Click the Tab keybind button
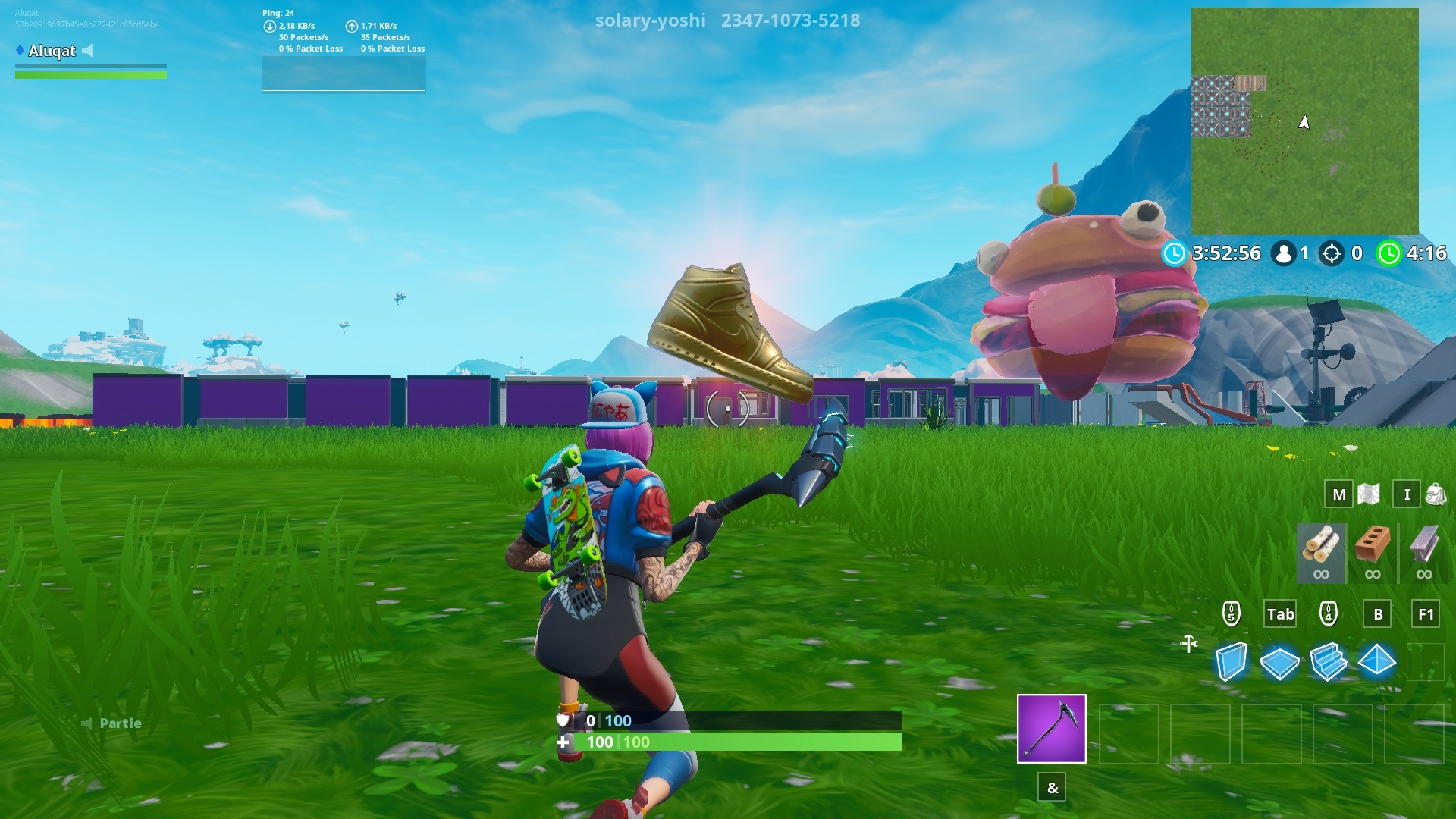1456x819 pixels. coord(1280,614)
